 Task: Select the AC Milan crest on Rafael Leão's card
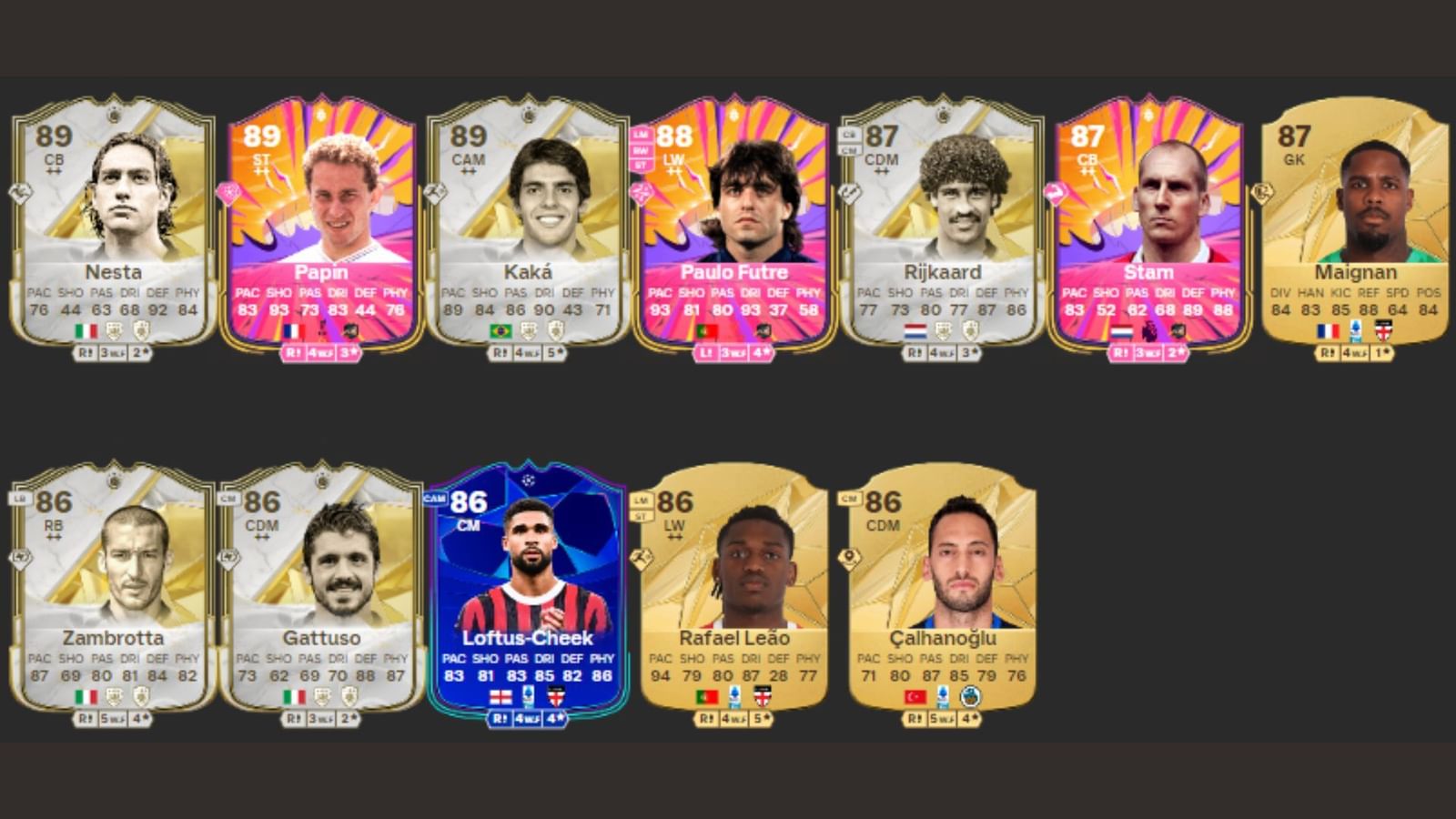click(763, 696)
